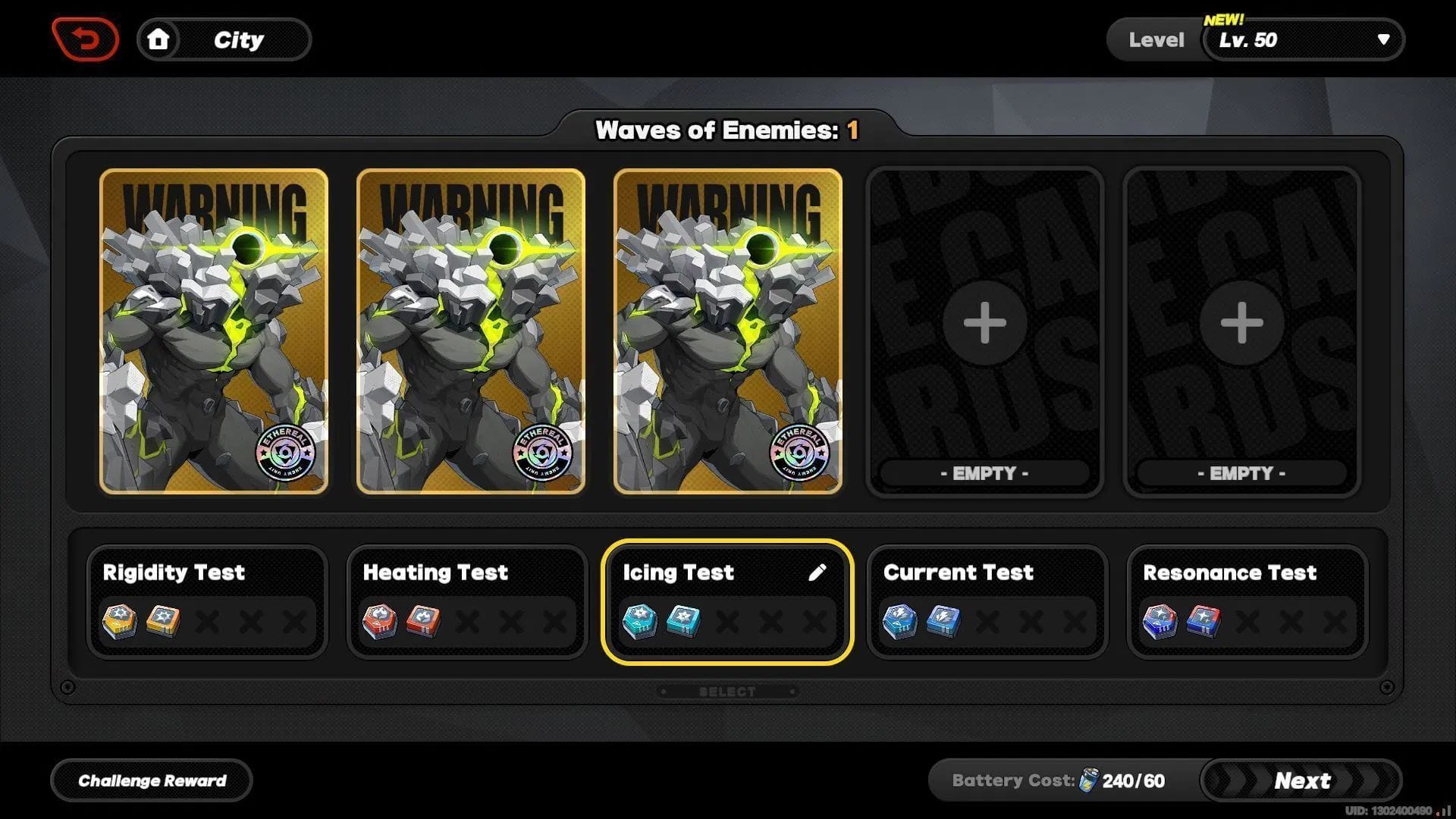
Task: Click the teal Ice cube icon under Icing Test
Action: [642, 620]
